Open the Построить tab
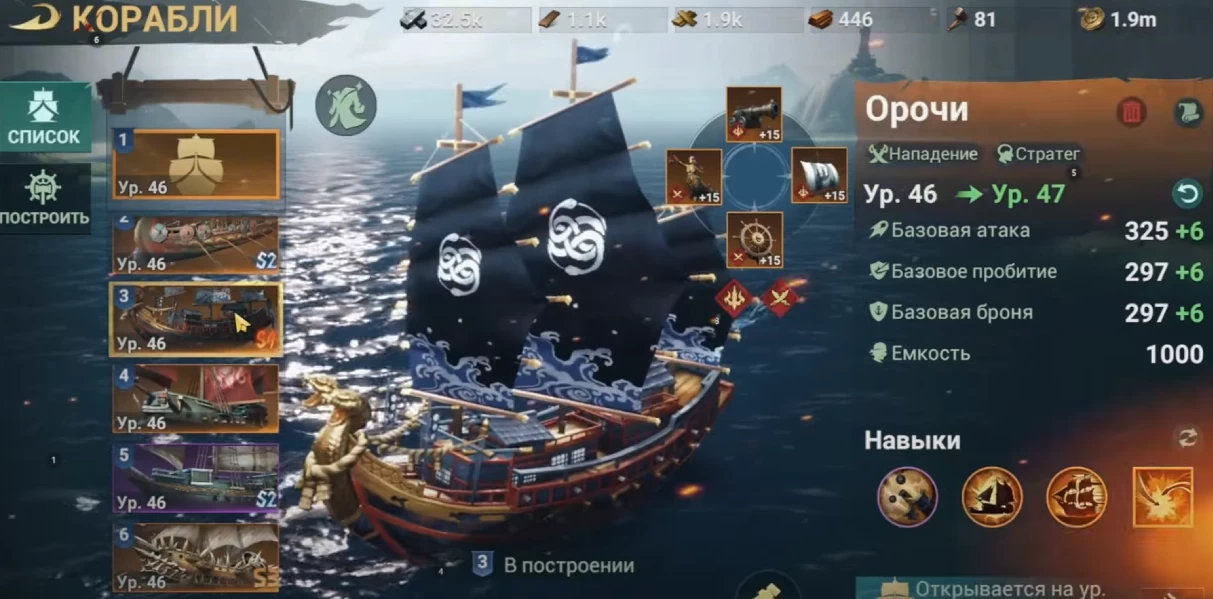This screenshot has height=599, width=1213. 45,198
